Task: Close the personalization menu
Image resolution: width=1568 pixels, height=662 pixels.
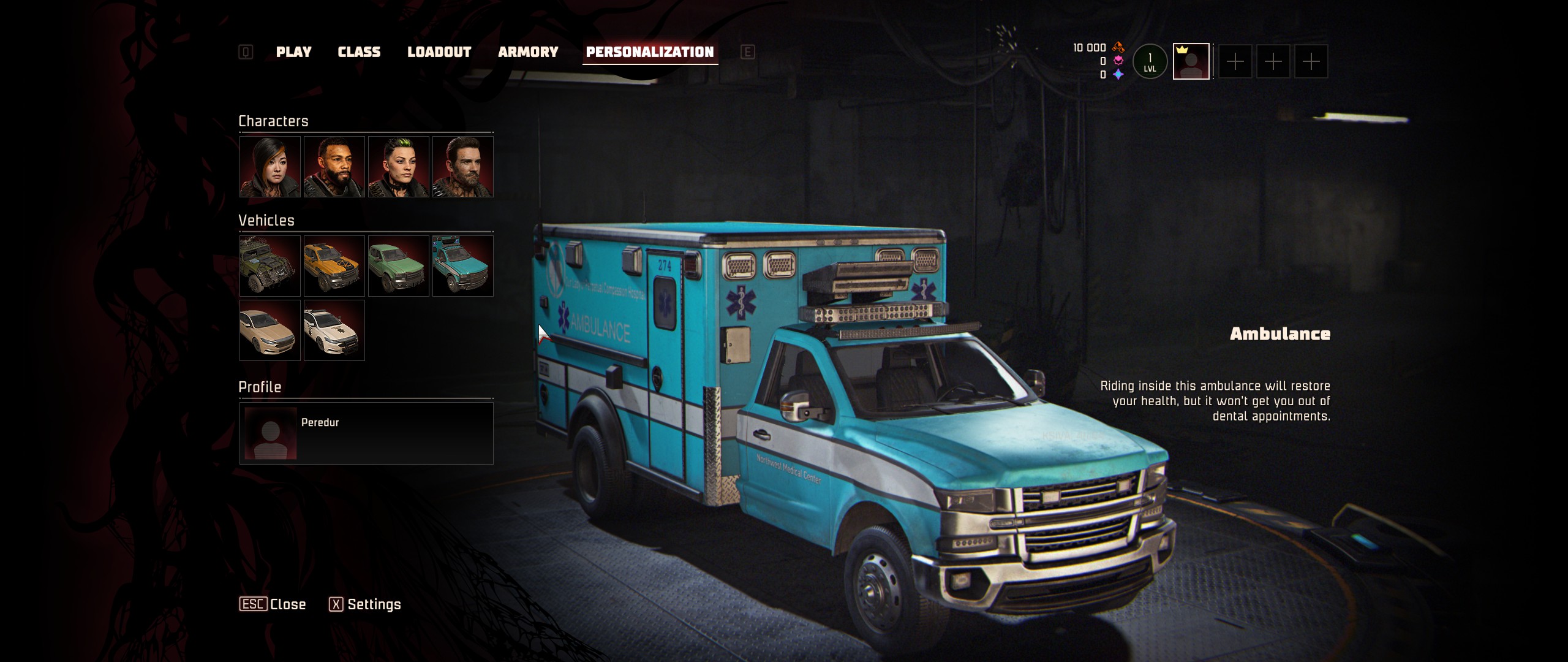Action: pyautogui.click(x=273, y=604)
